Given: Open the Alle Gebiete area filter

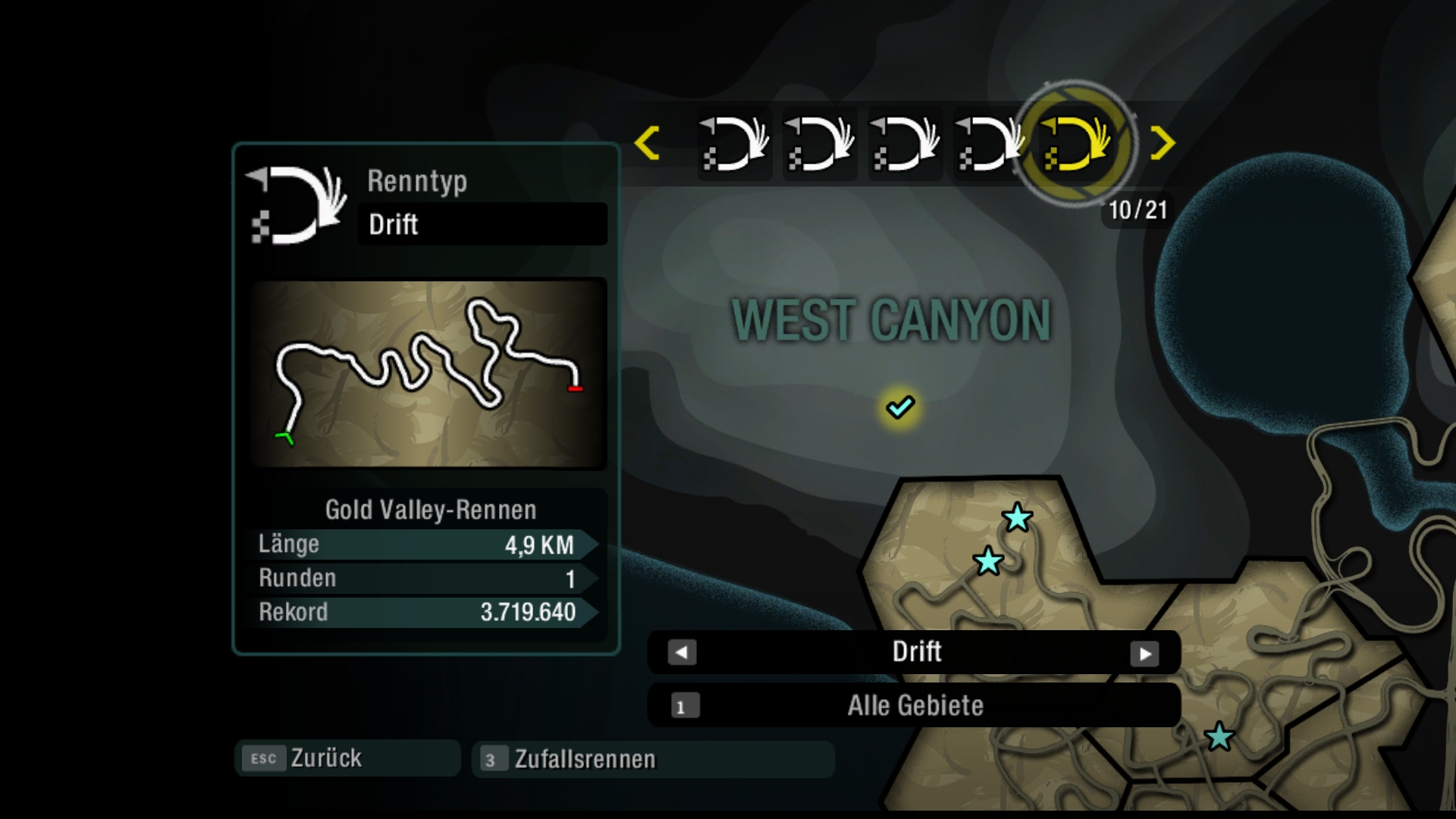Looking at the screenshot, I should (x=914, y=706).
